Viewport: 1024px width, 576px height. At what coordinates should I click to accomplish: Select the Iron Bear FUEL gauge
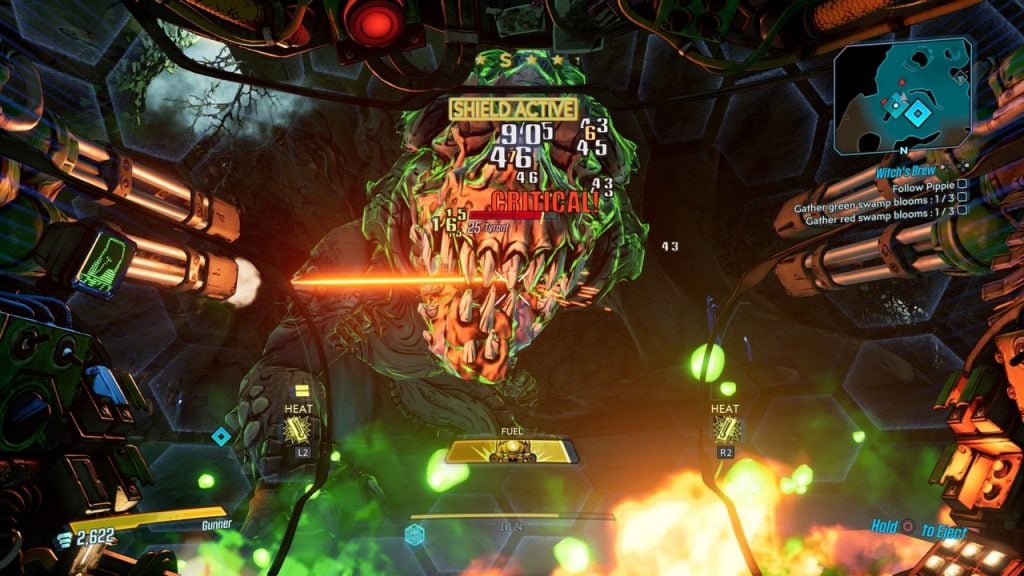[x=511, y=451]
